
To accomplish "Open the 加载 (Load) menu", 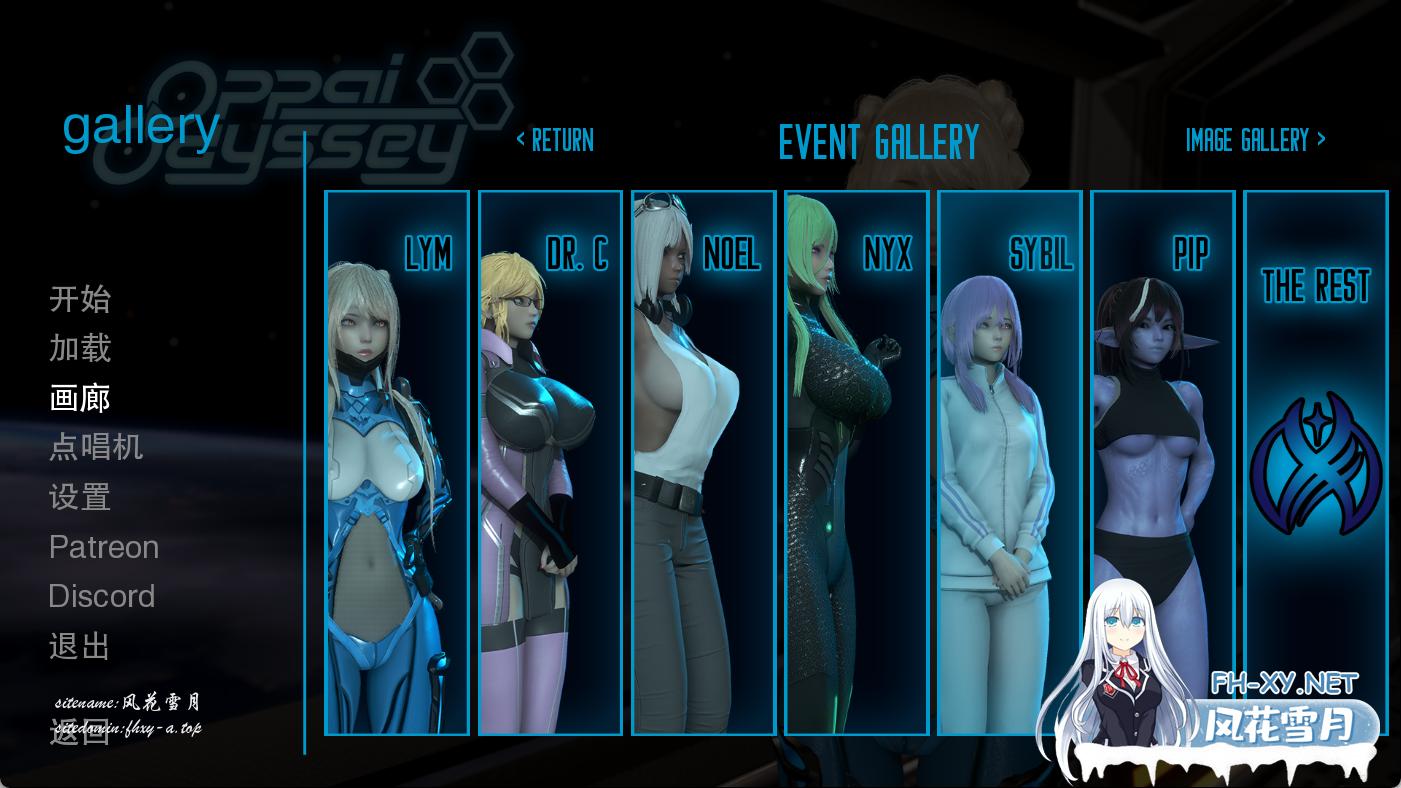I will pos(80,348).
